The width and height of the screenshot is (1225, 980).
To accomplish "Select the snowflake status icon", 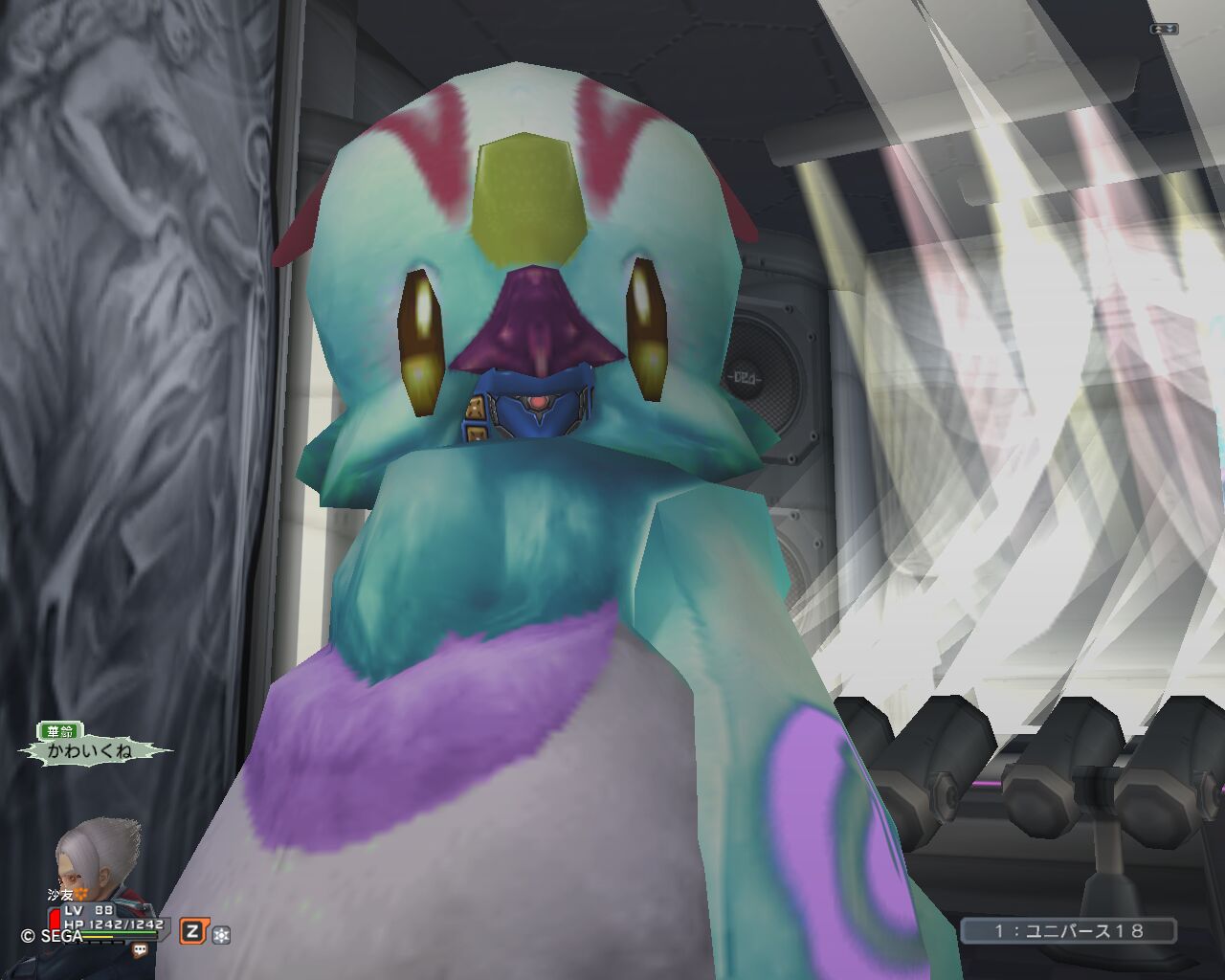I will click(221, 934).
